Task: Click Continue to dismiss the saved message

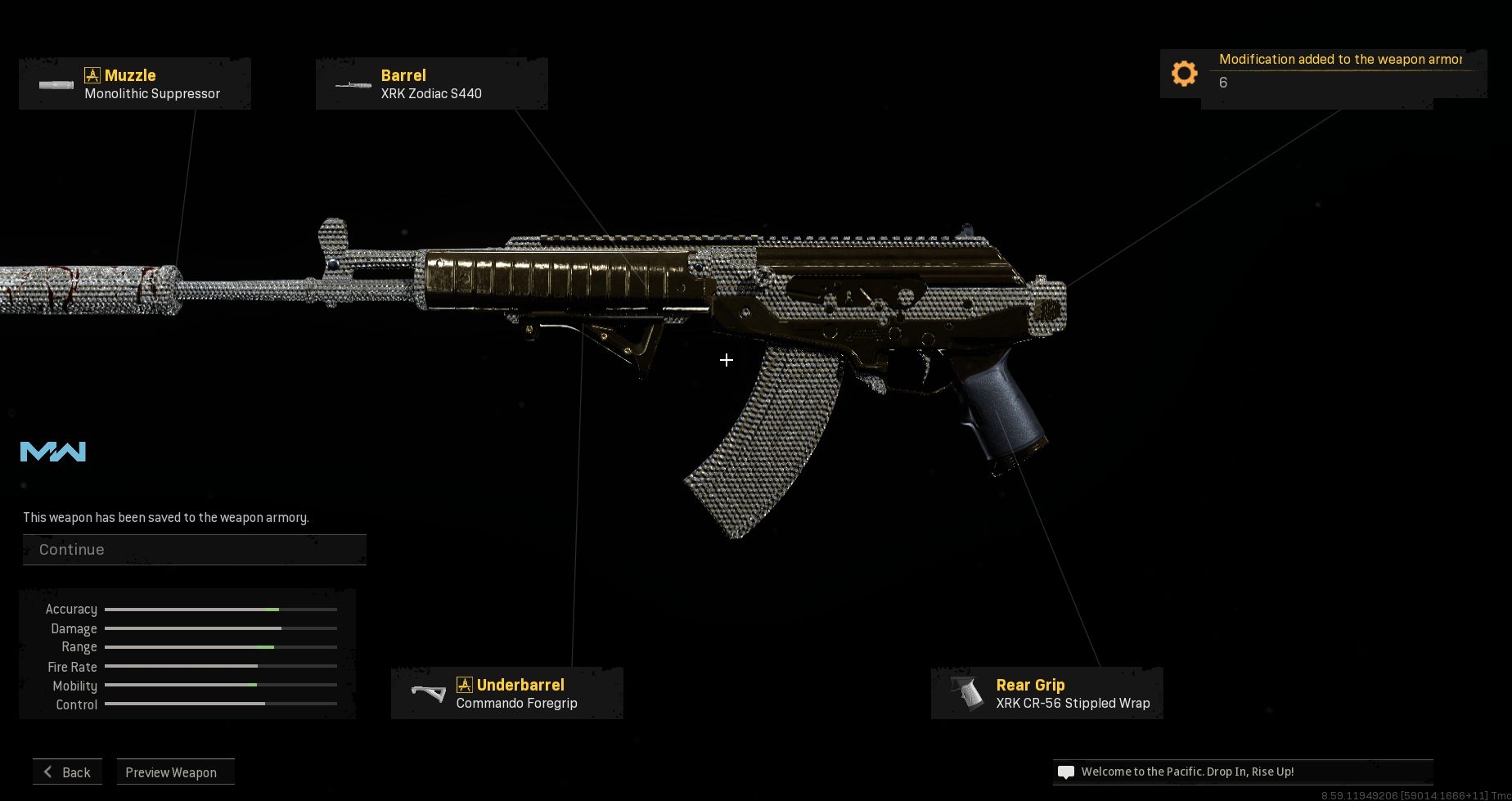Action: click(194, 550)
